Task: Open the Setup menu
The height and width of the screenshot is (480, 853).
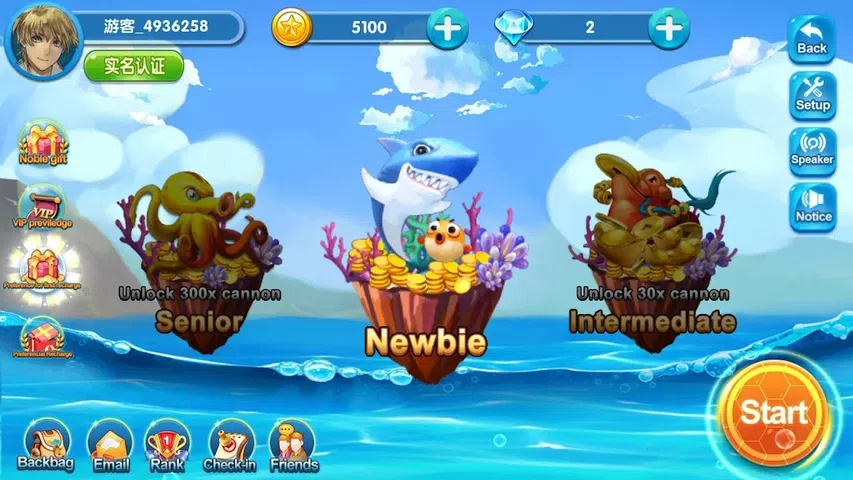Action: 812,95
